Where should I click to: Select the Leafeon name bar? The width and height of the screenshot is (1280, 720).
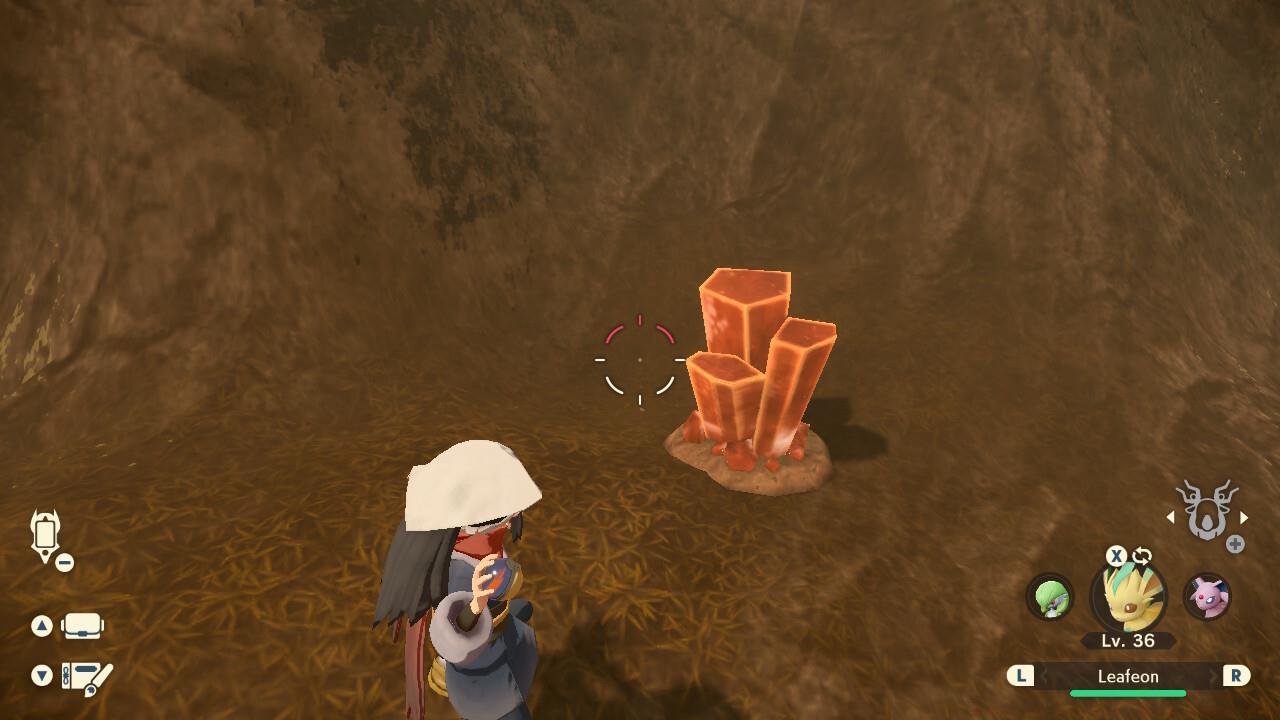[1128, 676]
